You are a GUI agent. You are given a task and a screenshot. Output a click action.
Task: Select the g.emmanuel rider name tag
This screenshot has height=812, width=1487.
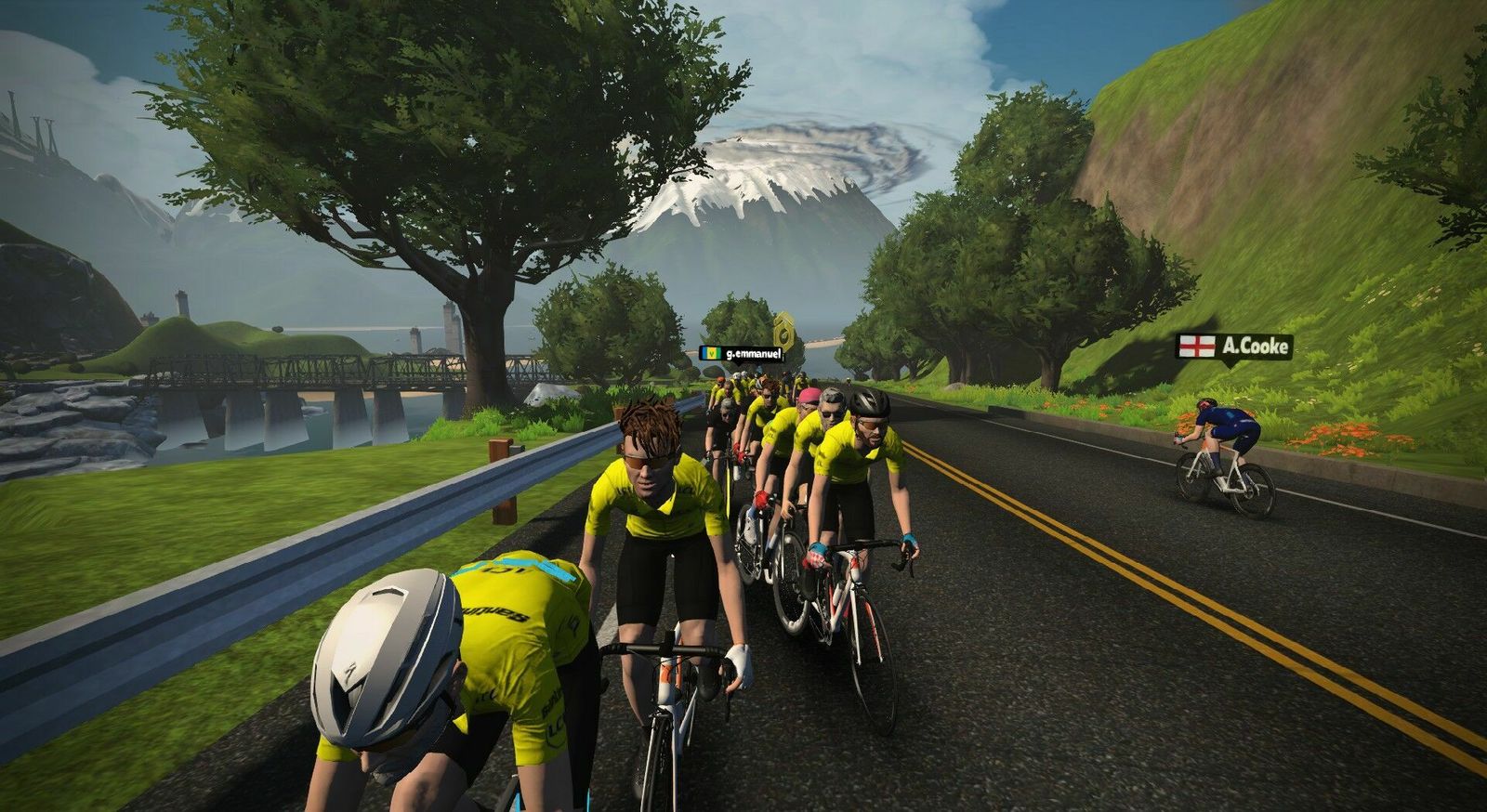[741, 353]
